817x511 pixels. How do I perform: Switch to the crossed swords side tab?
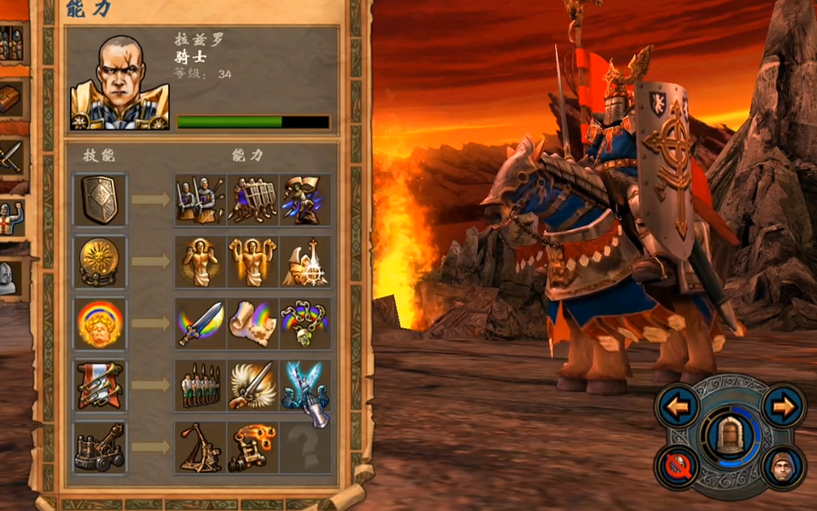point(11,156)
